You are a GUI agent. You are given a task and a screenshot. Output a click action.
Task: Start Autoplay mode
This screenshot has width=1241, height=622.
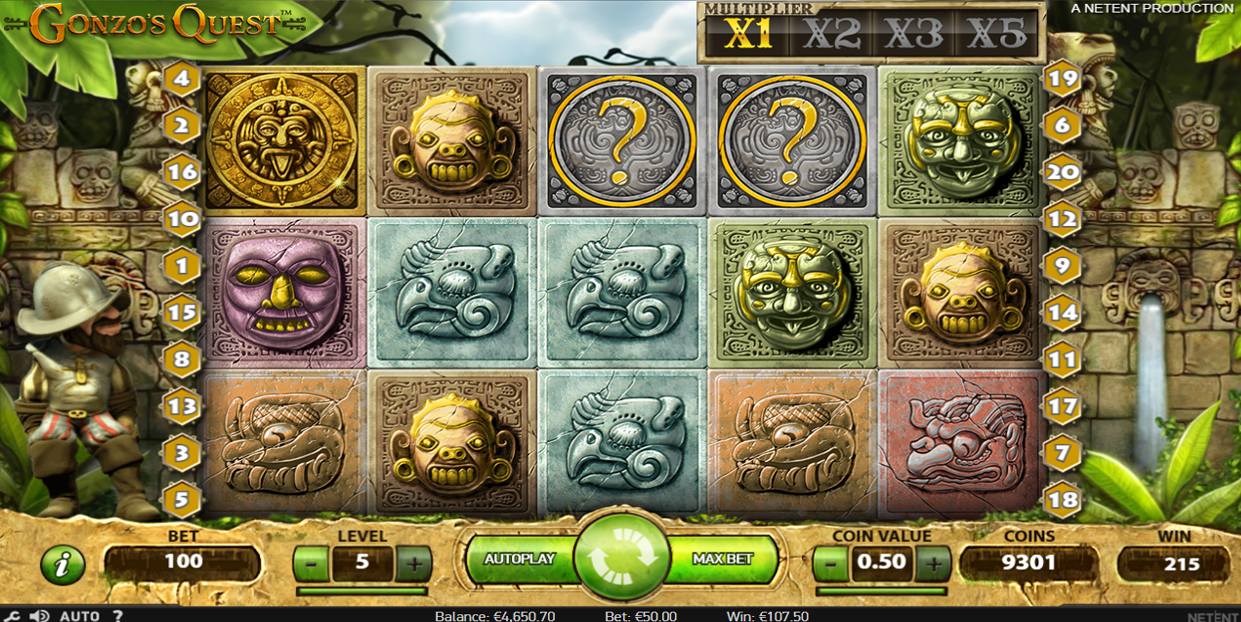click(x=519, y=560)
